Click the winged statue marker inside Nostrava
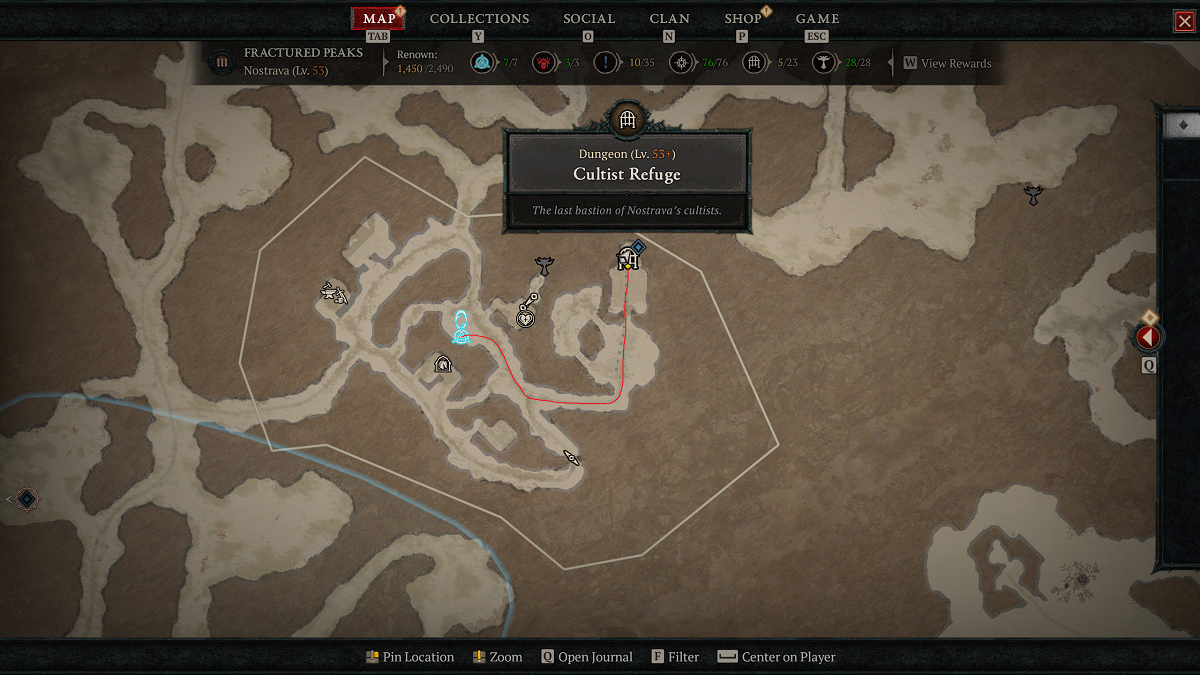The width and height of the screenshot is (1200, 675). [x=544, y=266]
